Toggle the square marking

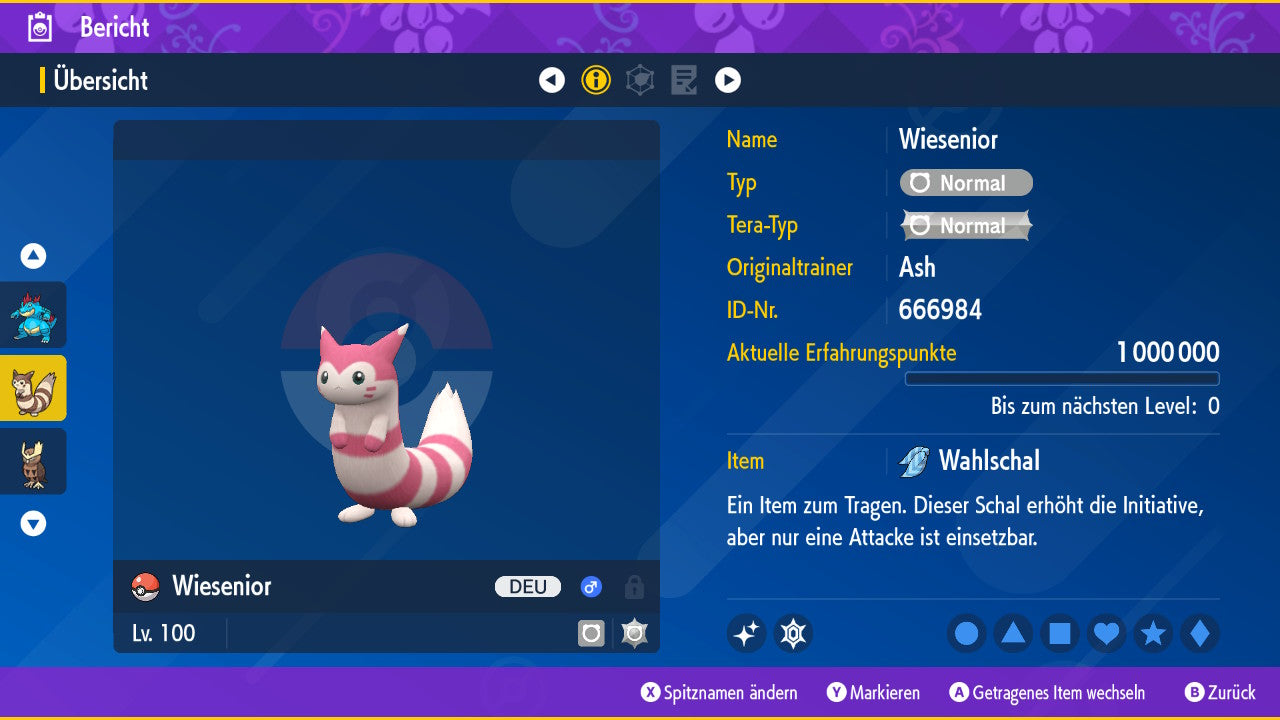pyautogui.click(x=1060, y=633)
